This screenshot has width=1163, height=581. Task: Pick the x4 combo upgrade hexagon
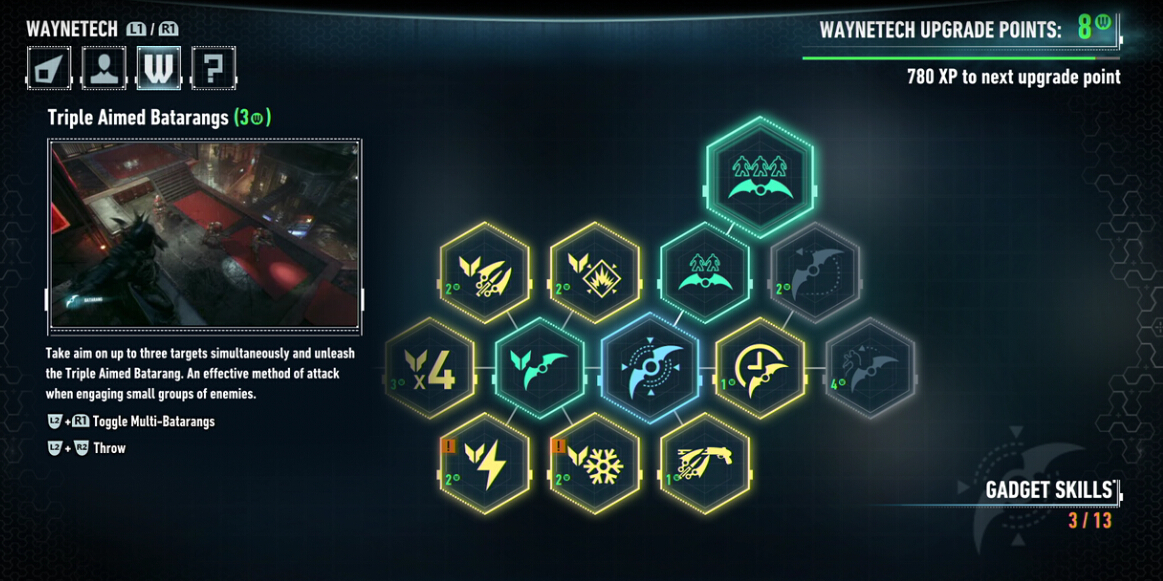click(x=430, y=367)
